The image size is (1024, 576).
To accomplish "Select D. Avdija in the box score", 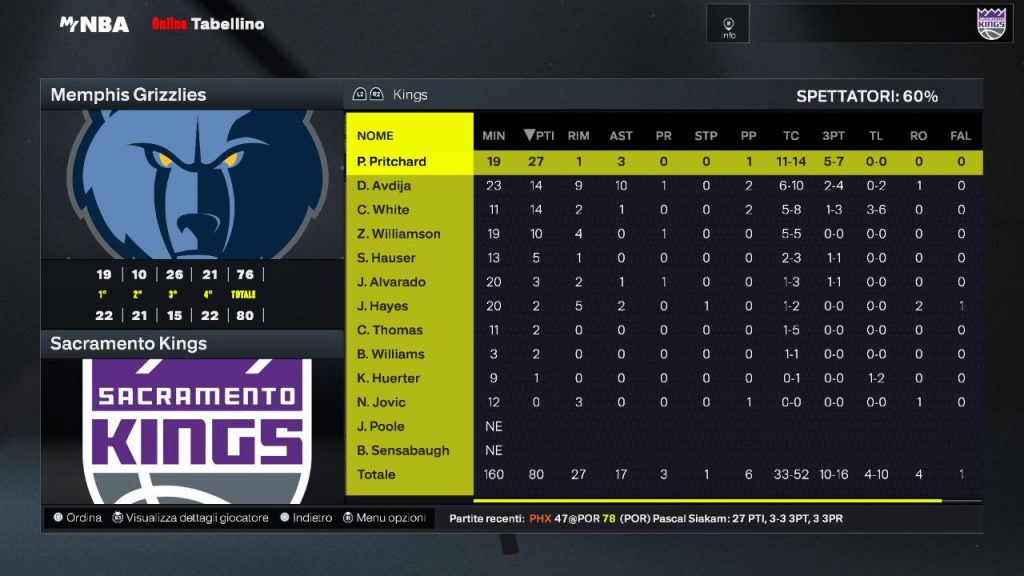I will tap(384, 186).
